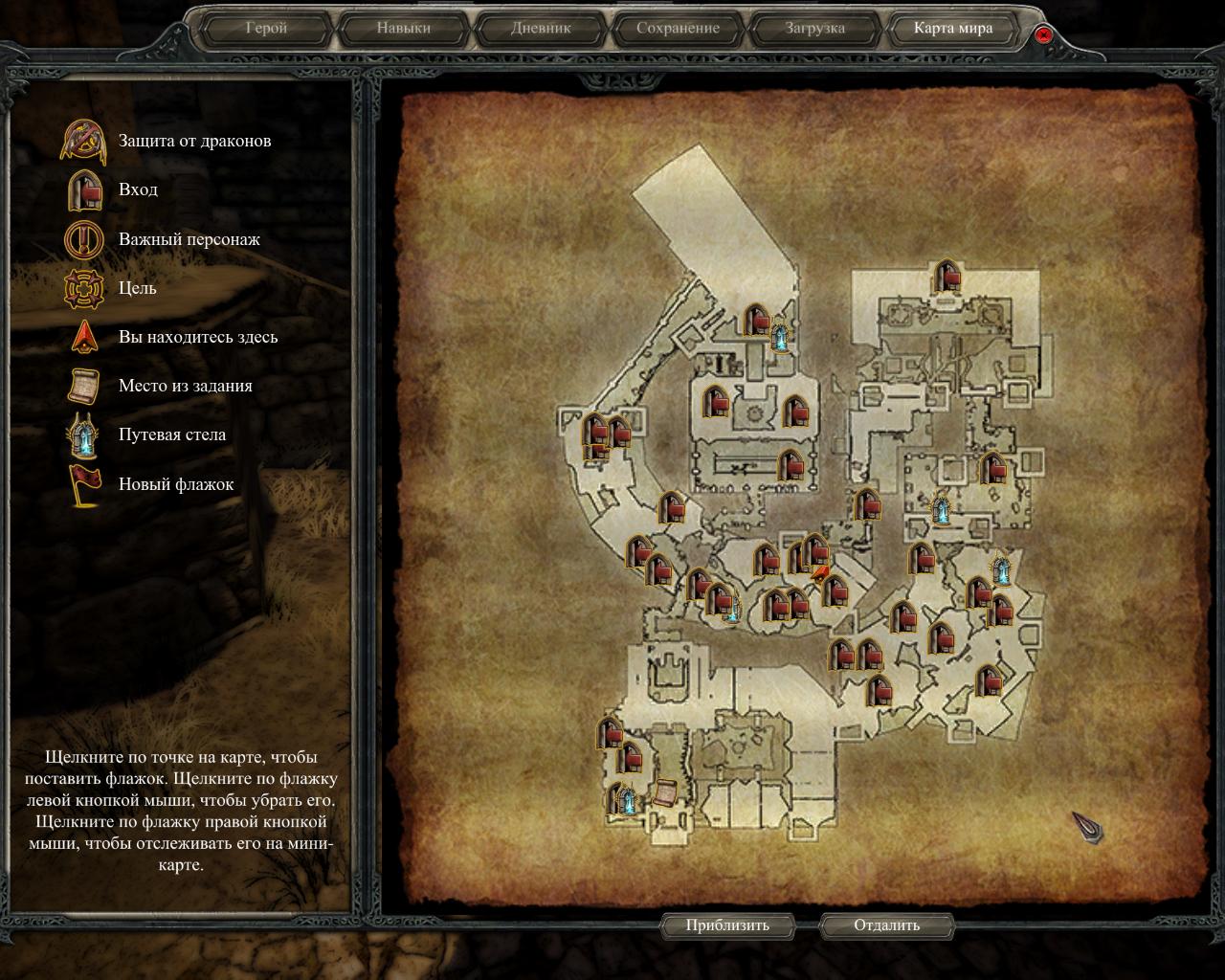Viewport: 1225px width, 980px height.
Task: Go to the Загрузка tab
Action: coord(815,29)
